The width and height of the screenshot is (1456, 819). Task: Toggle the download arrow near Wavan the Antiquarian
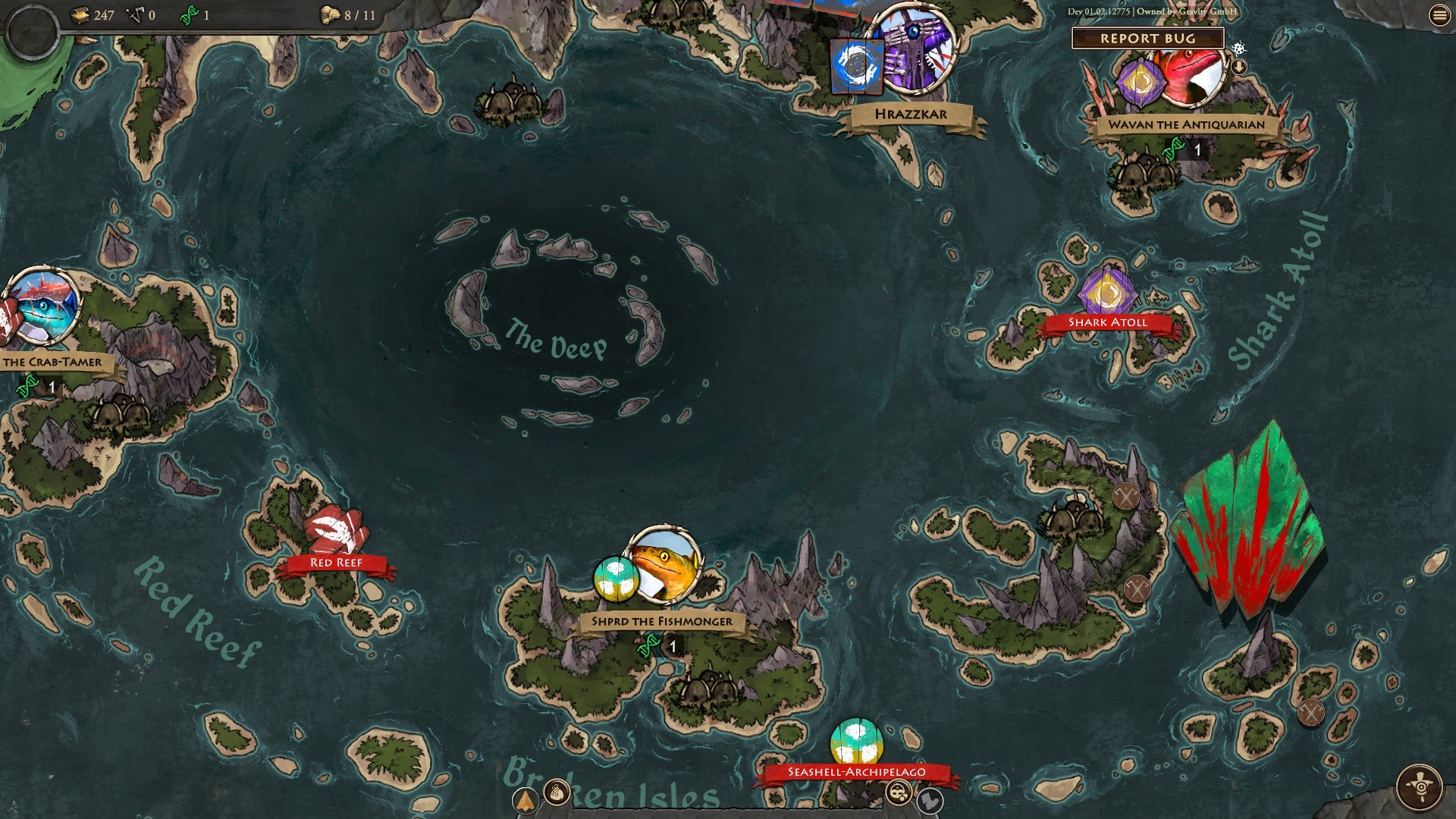coord(1238,67)
